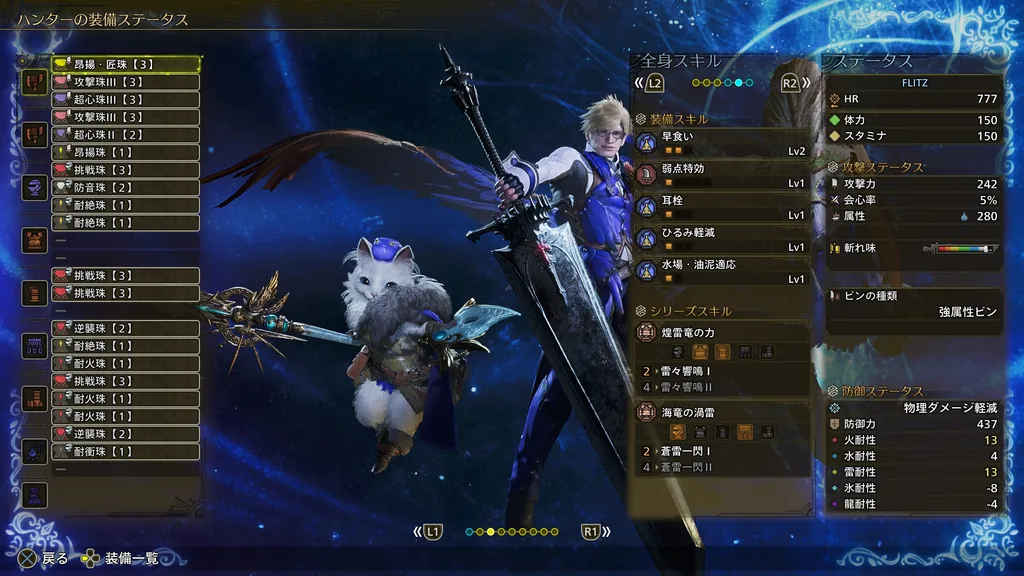Select the 昂揚・匠珠【3】 decoration row
The height and width of the screenshot is (576, 1024).
tap(125, 64)
